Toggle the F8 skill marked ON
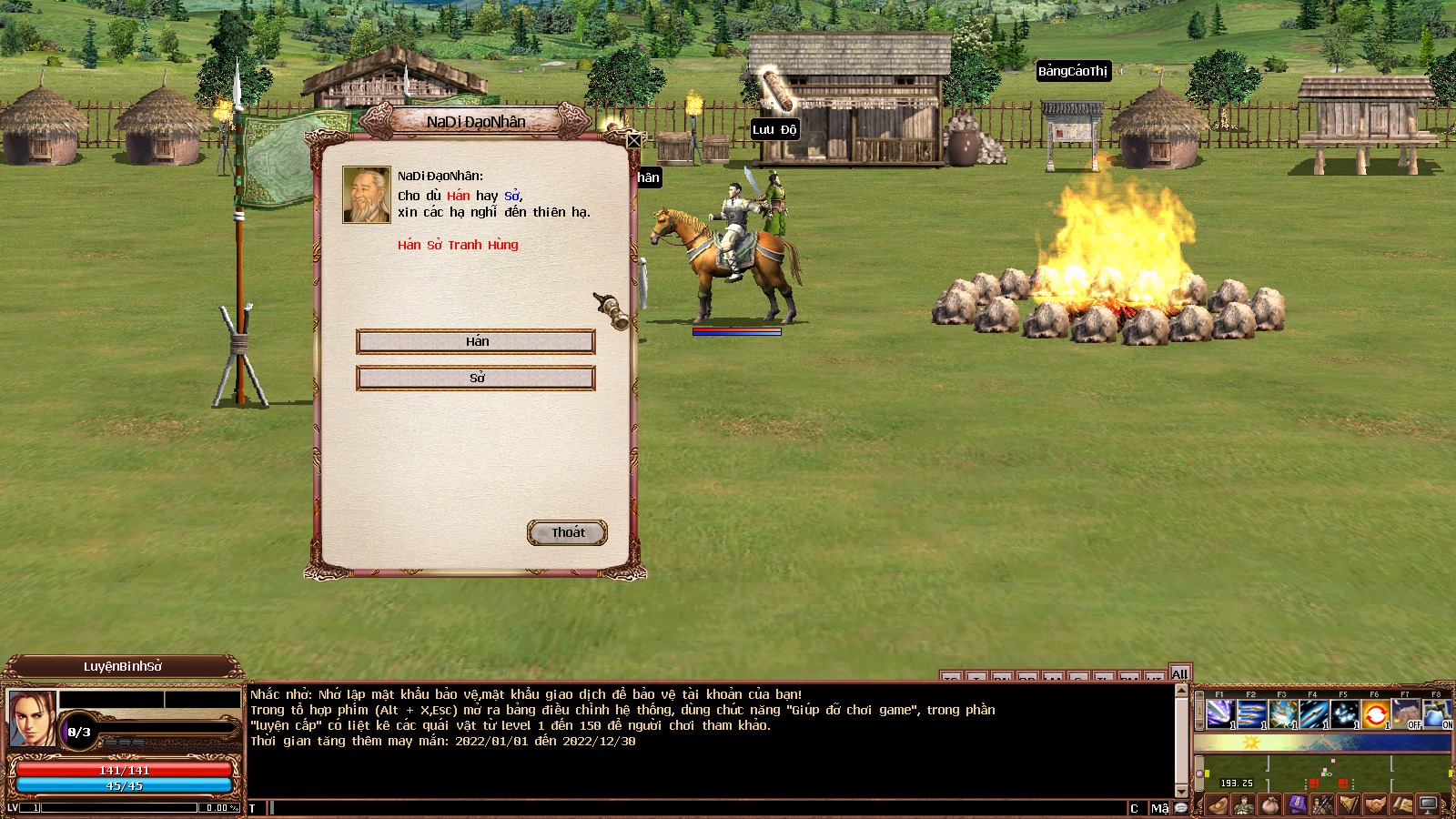Screen dimensions: 1456x819 tap(1437, 713)
